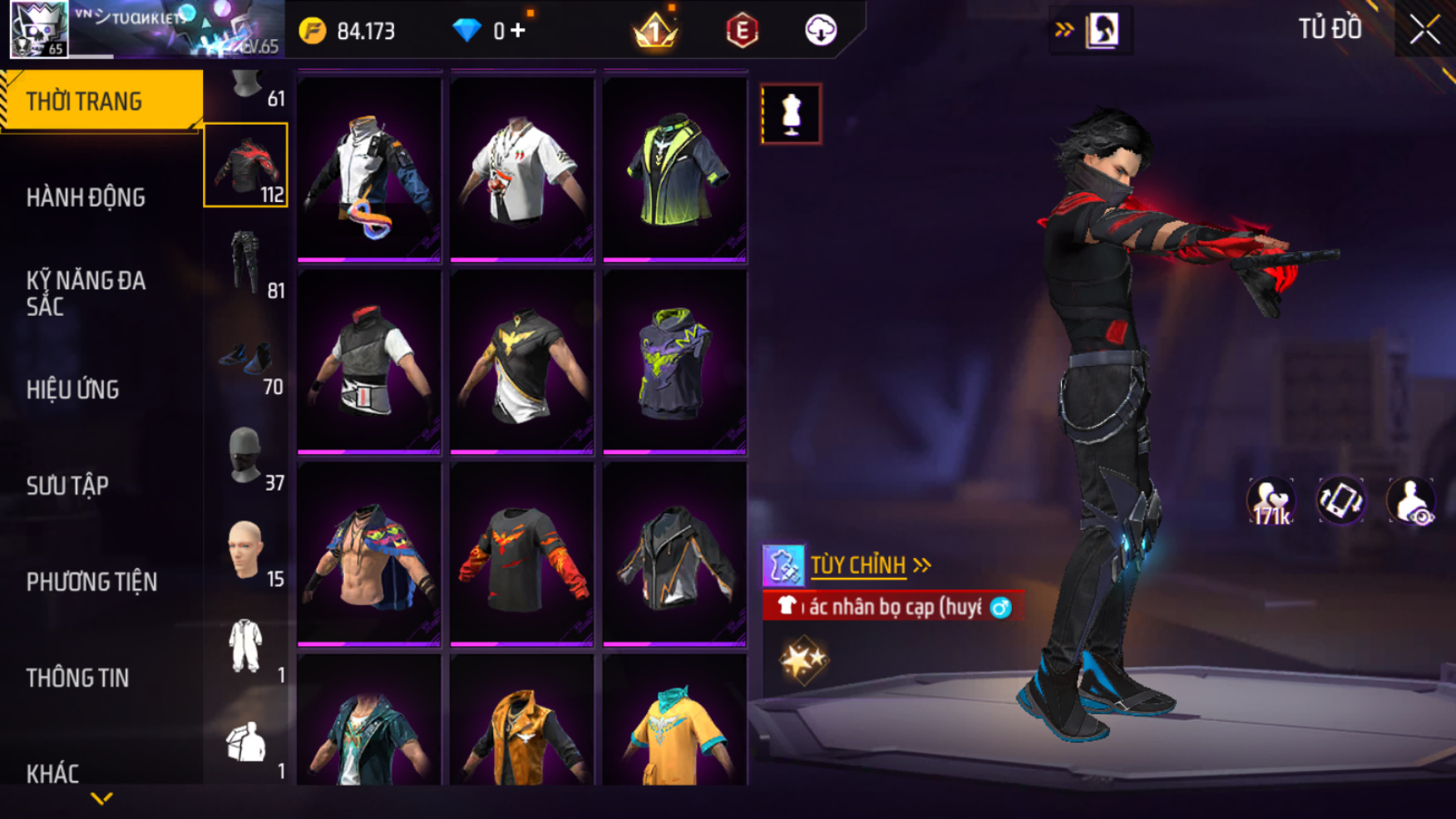Select the Sưu Tập menu entry
The image size is (1456, 819).
point(67,486)
